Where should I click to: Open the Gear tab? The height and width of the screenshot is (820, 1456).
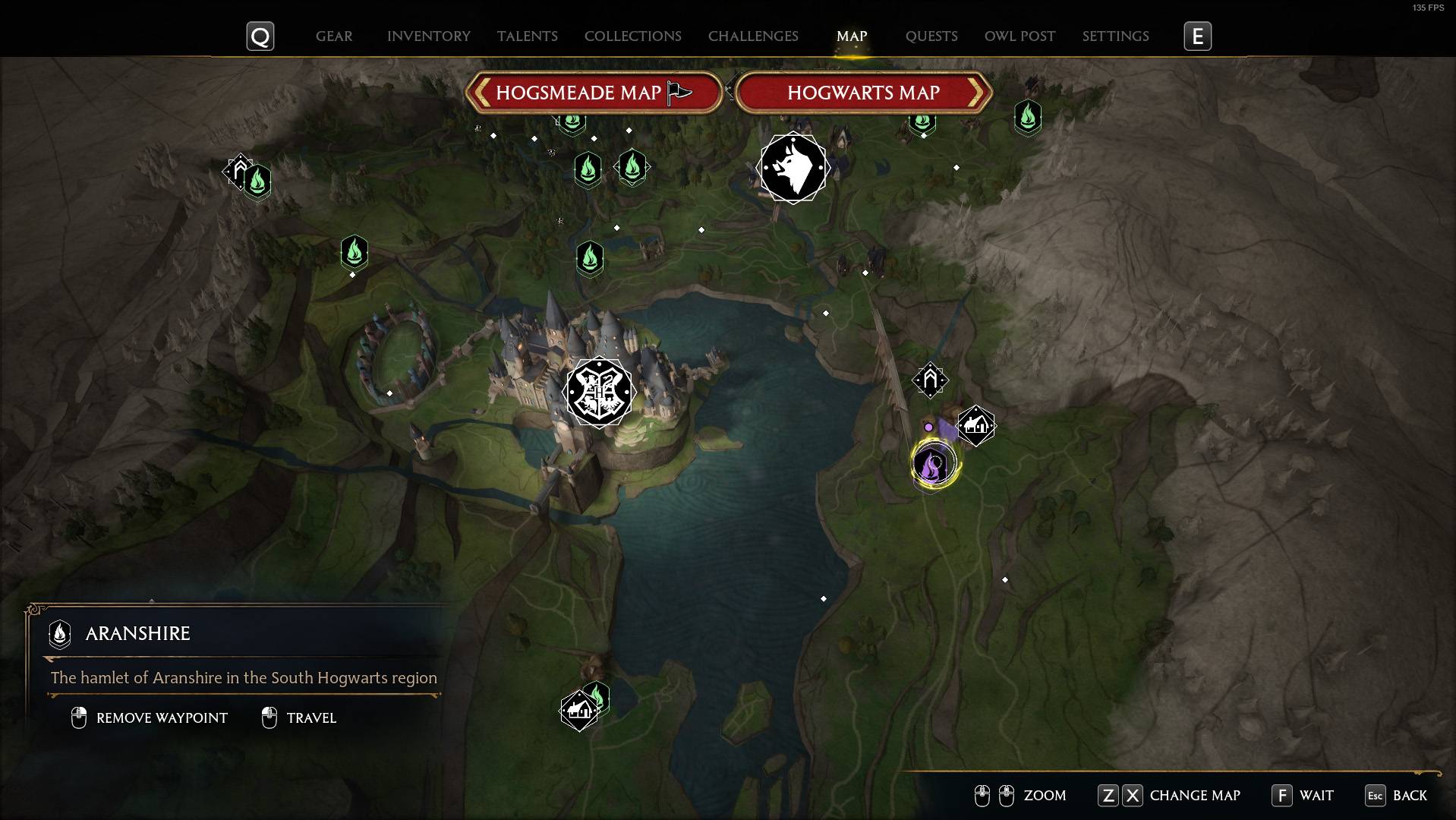333,36
